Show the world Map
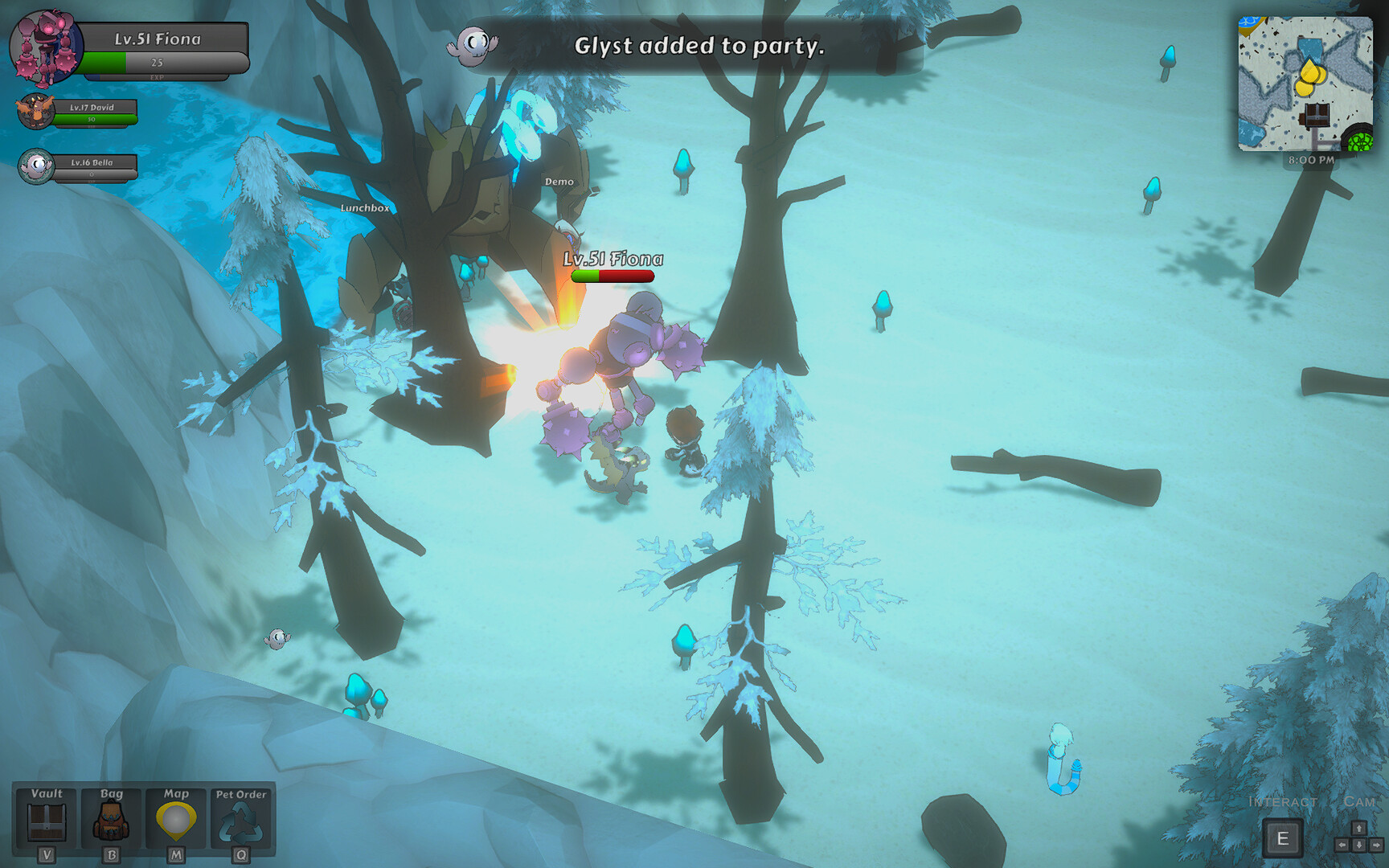This screenshot has width=1389, height=868. [x=176, y=820]
